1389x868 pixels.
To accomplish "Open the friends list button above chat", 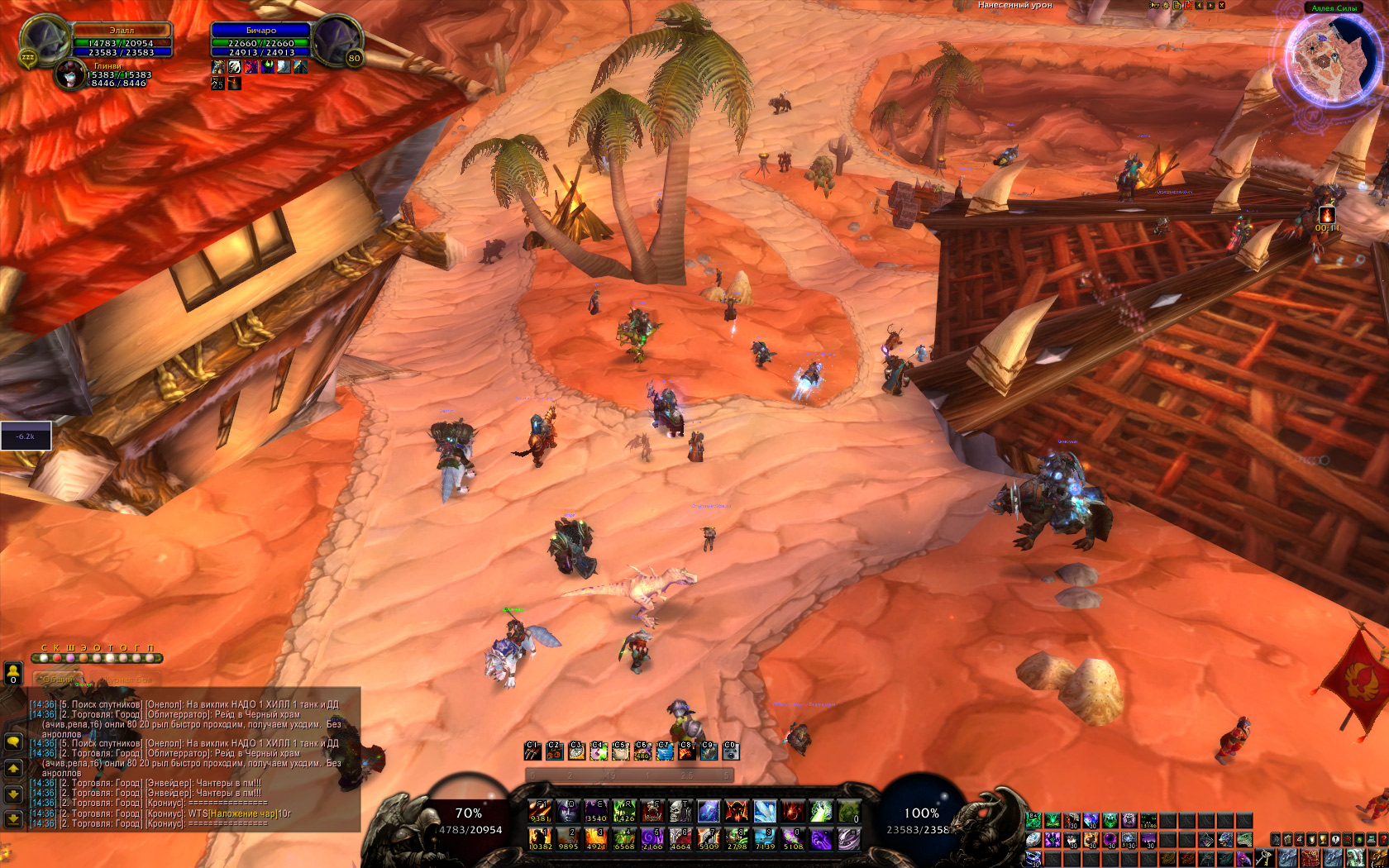I will (x=13, y=673).
